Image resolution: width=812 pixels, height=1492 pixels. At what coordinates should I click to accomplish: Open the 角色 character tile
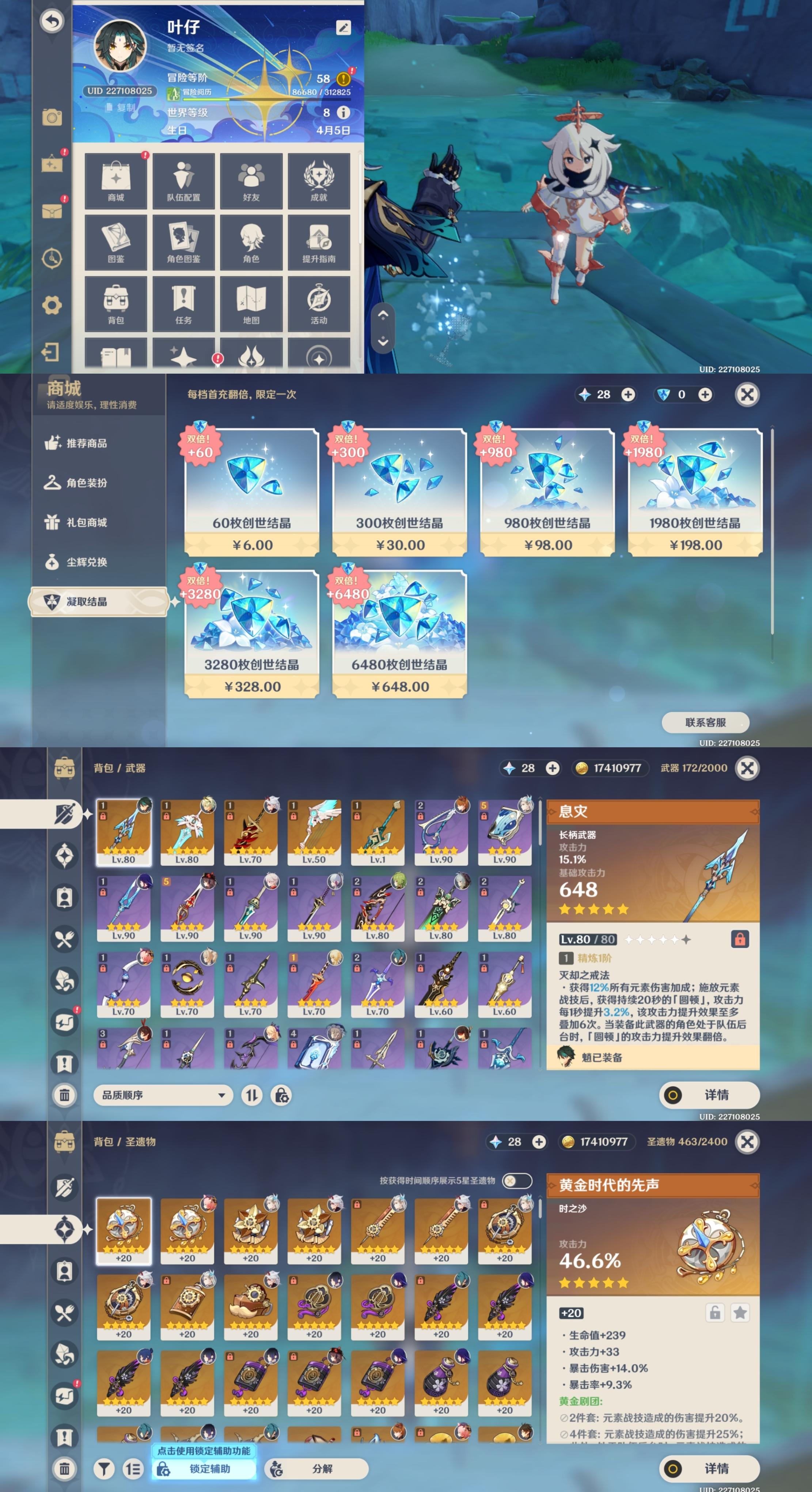pyautogui.click(x=251, y=242)
